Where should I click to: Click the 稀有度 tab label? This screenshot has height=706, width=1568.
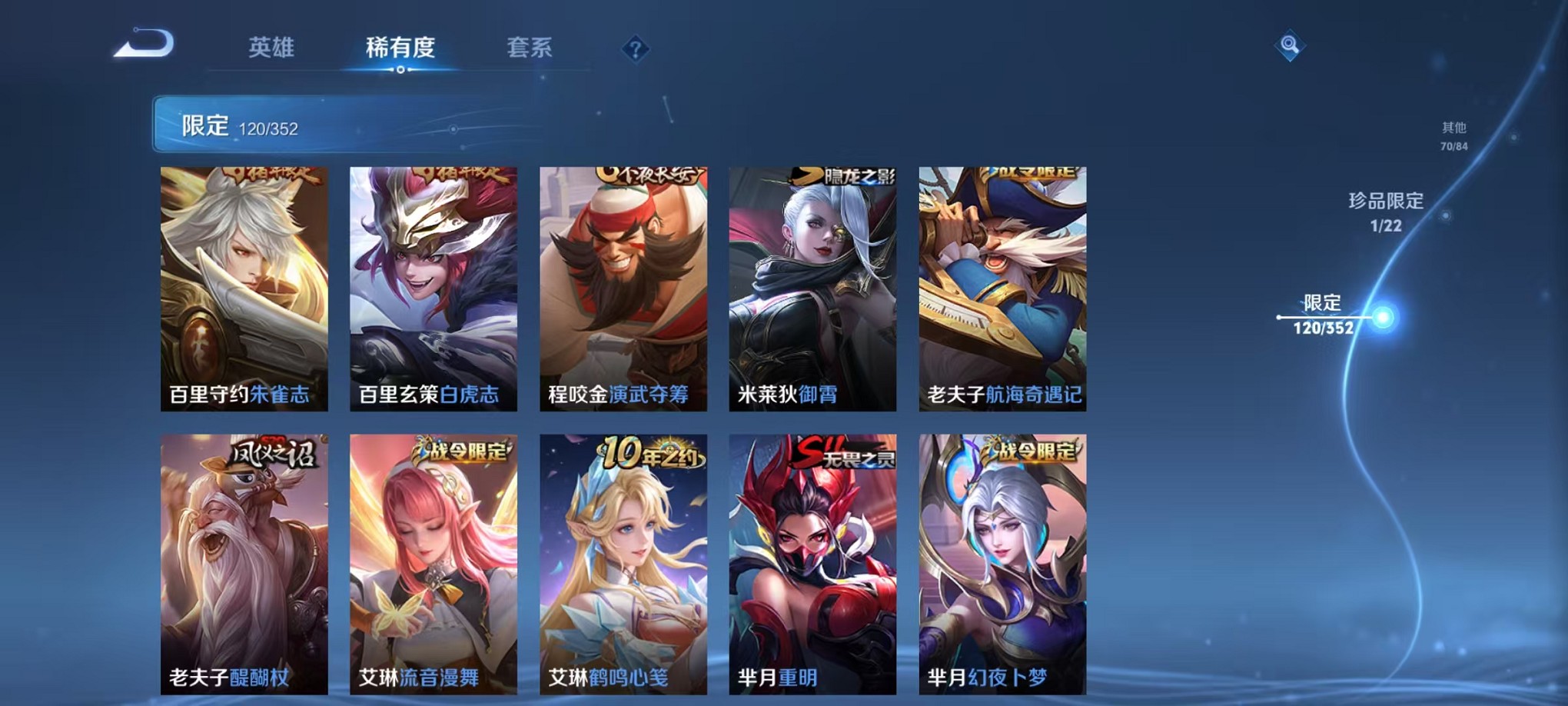tap(398, 47)
